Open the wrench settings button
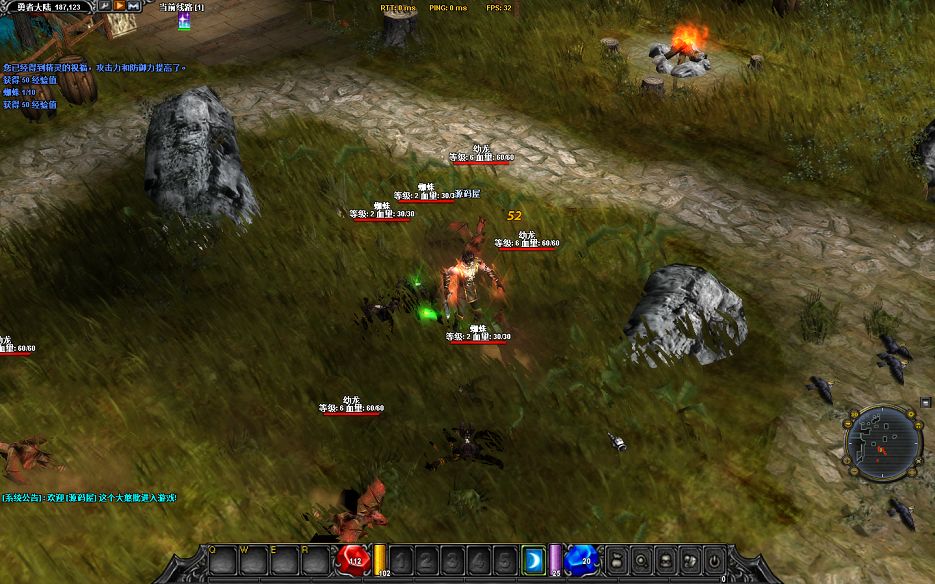Screen dimensions: 935x584 pyautogui.click(x=104, y=6)
